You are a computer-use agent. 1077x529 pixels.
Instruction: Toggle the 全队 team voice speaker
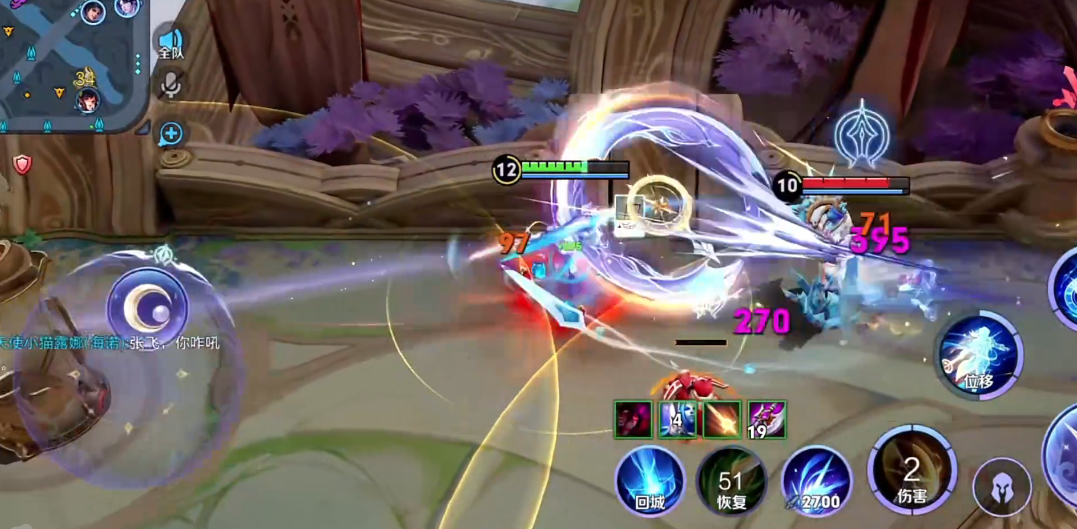(x=171, y=41)
